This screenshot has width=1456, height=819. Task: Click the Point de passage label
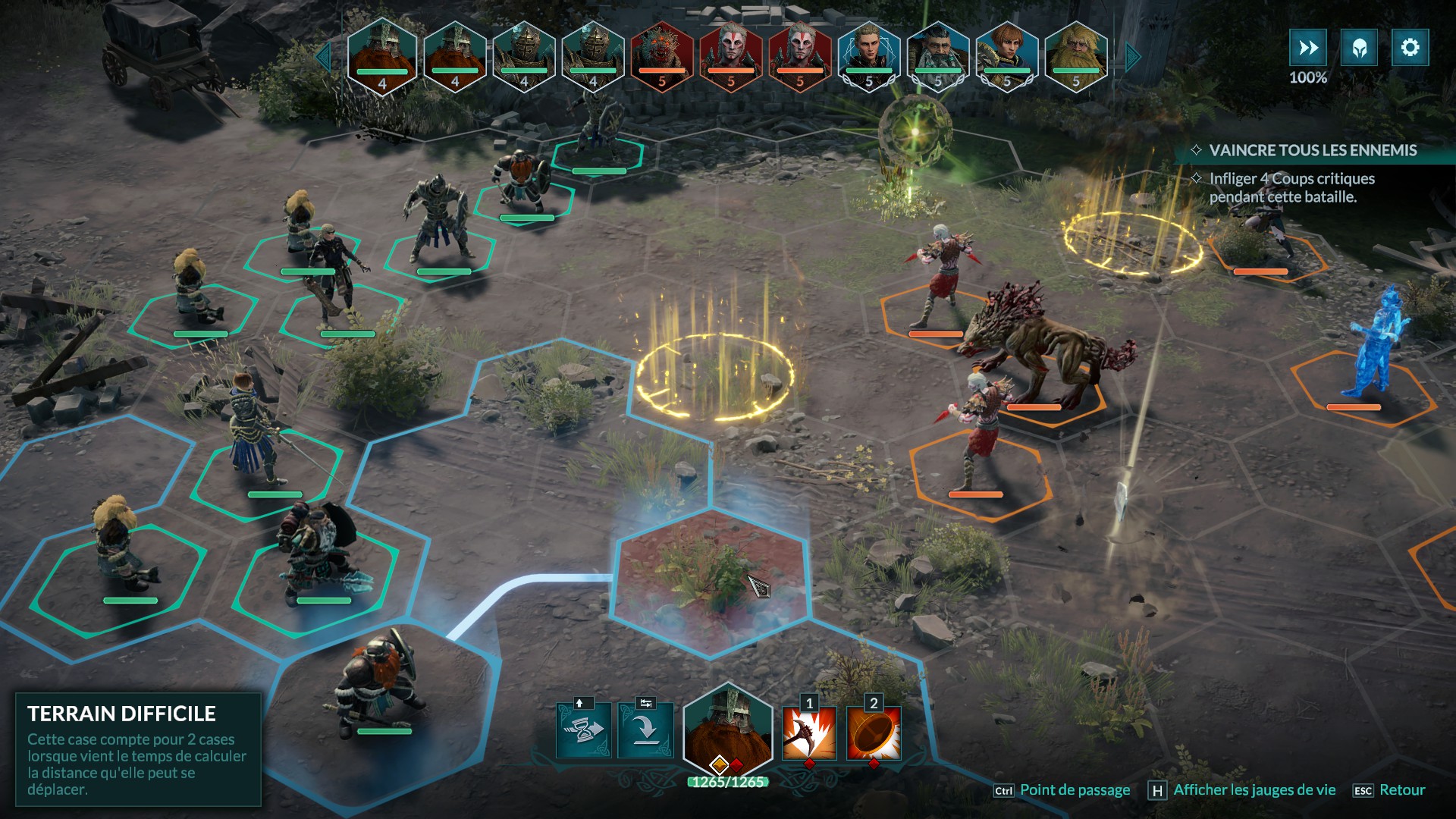coord(1075,790)
